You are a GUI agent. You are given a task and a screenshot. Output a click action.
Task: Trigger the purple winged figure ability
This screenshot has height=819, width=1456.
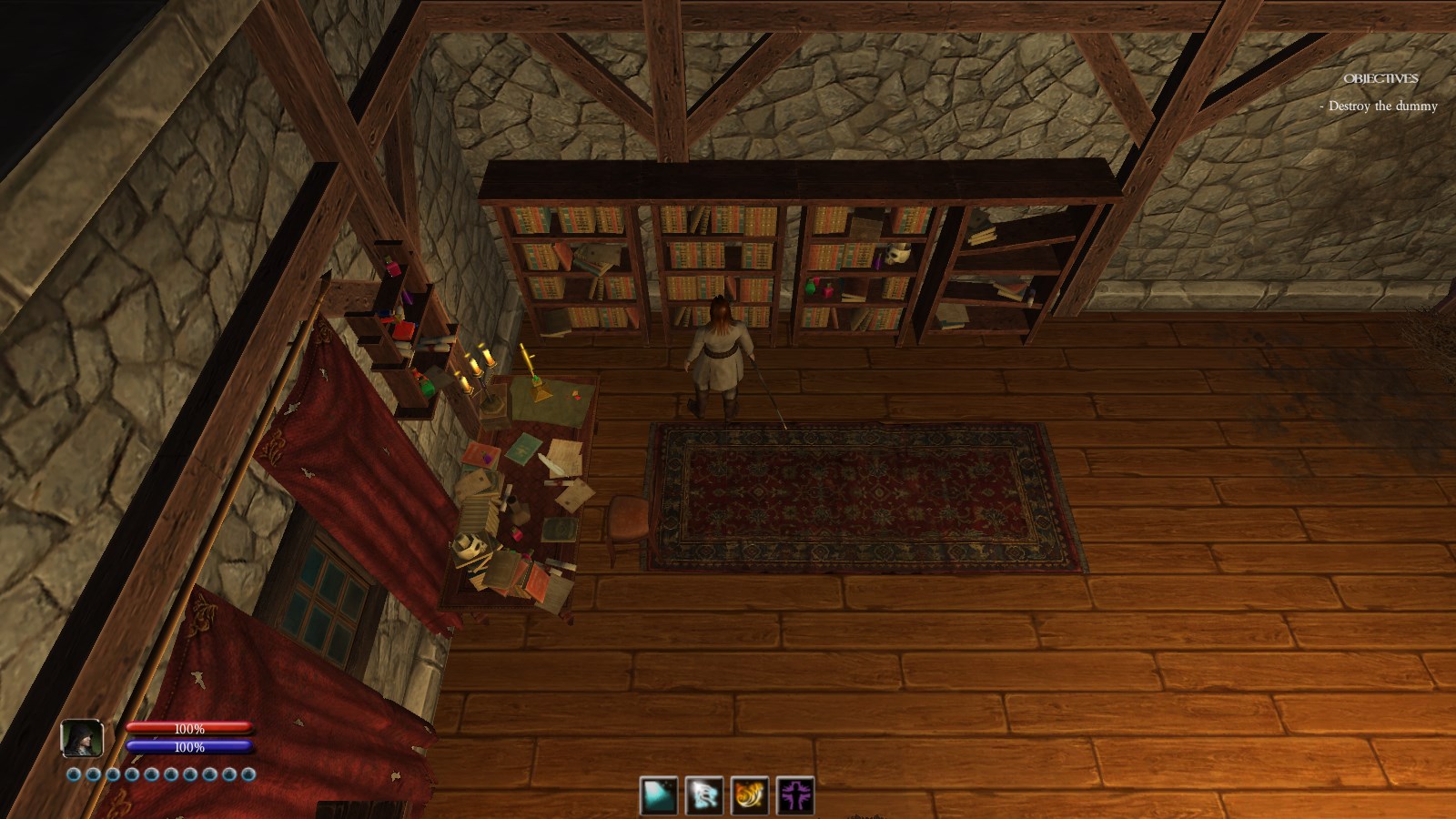pos(795,796)
